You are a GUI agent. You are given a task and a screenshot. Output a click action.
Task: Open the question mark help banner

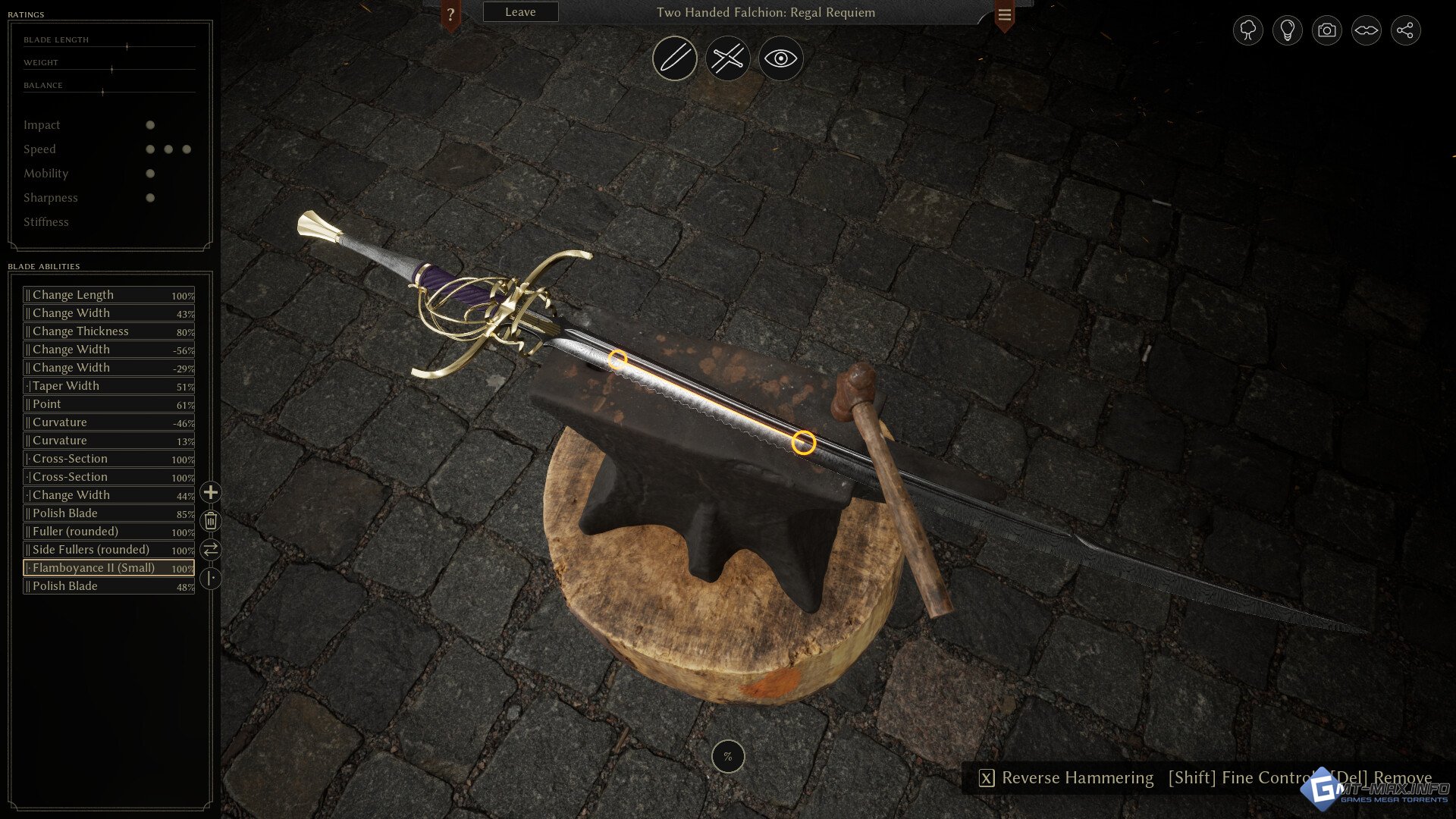point(450,14)
